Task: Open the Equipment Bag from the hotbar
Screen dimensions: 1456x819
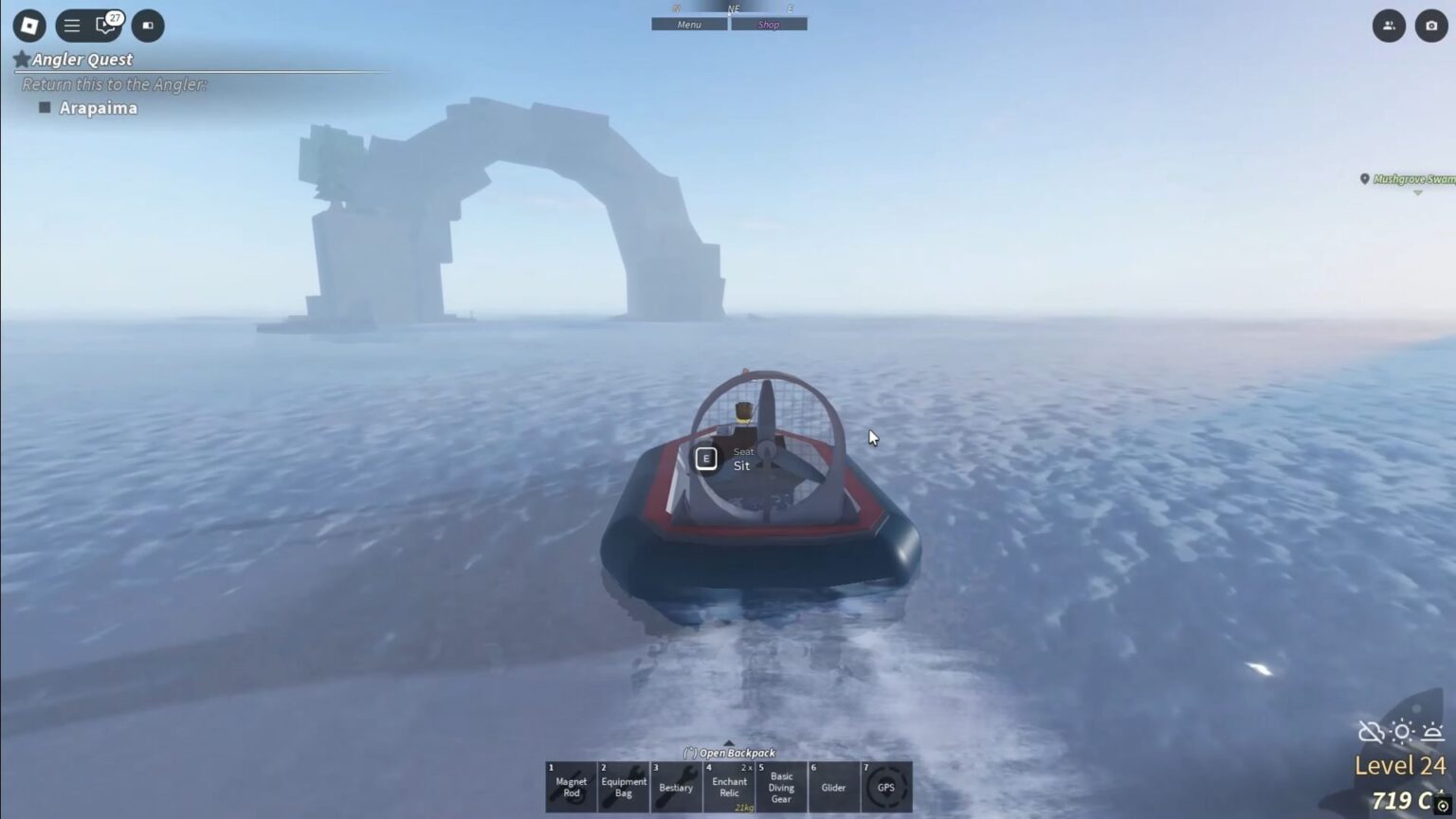Action: [624, 787]
